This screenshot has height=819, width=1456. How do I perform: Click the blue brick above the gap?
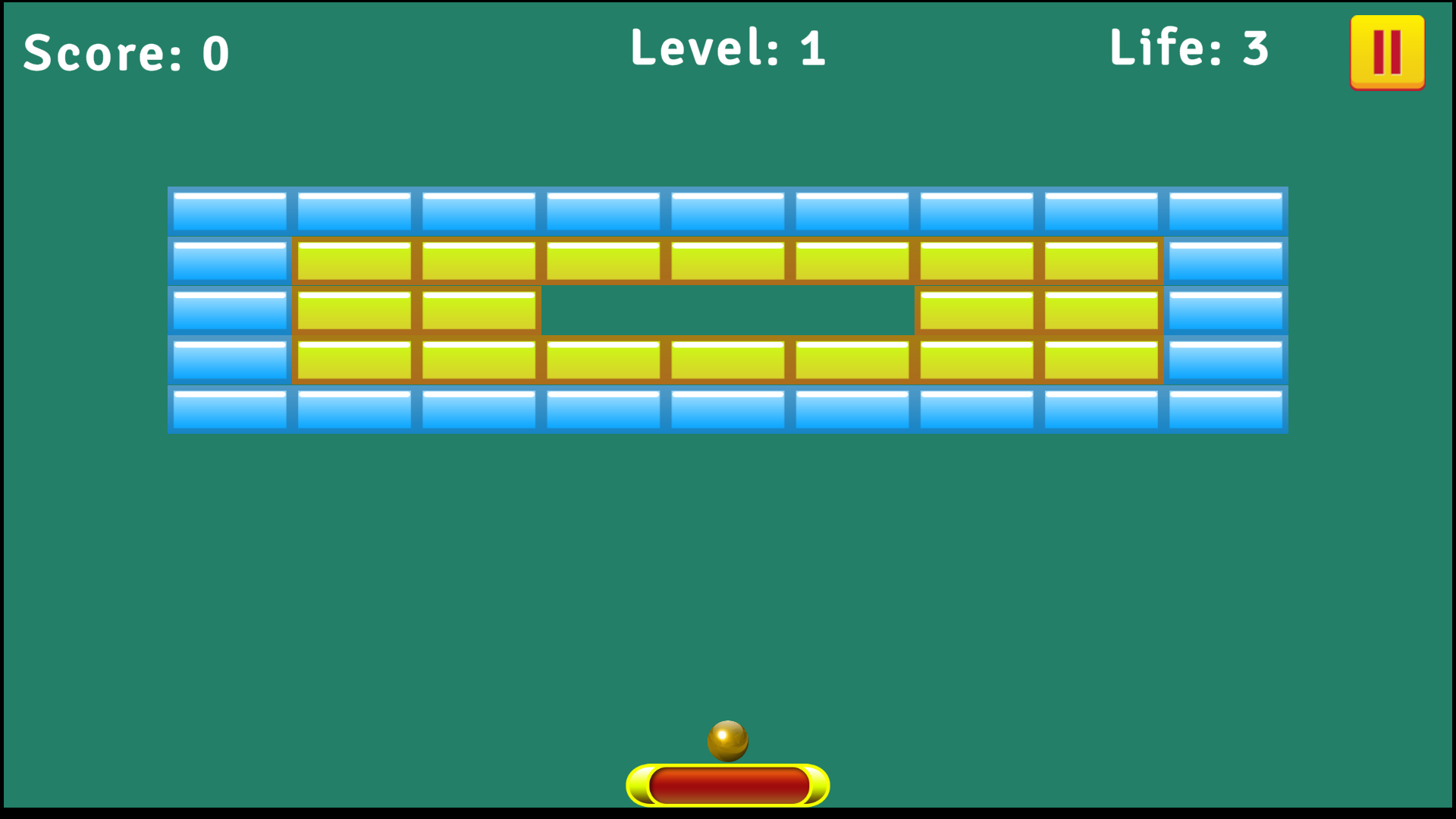(x=726, y=212)
